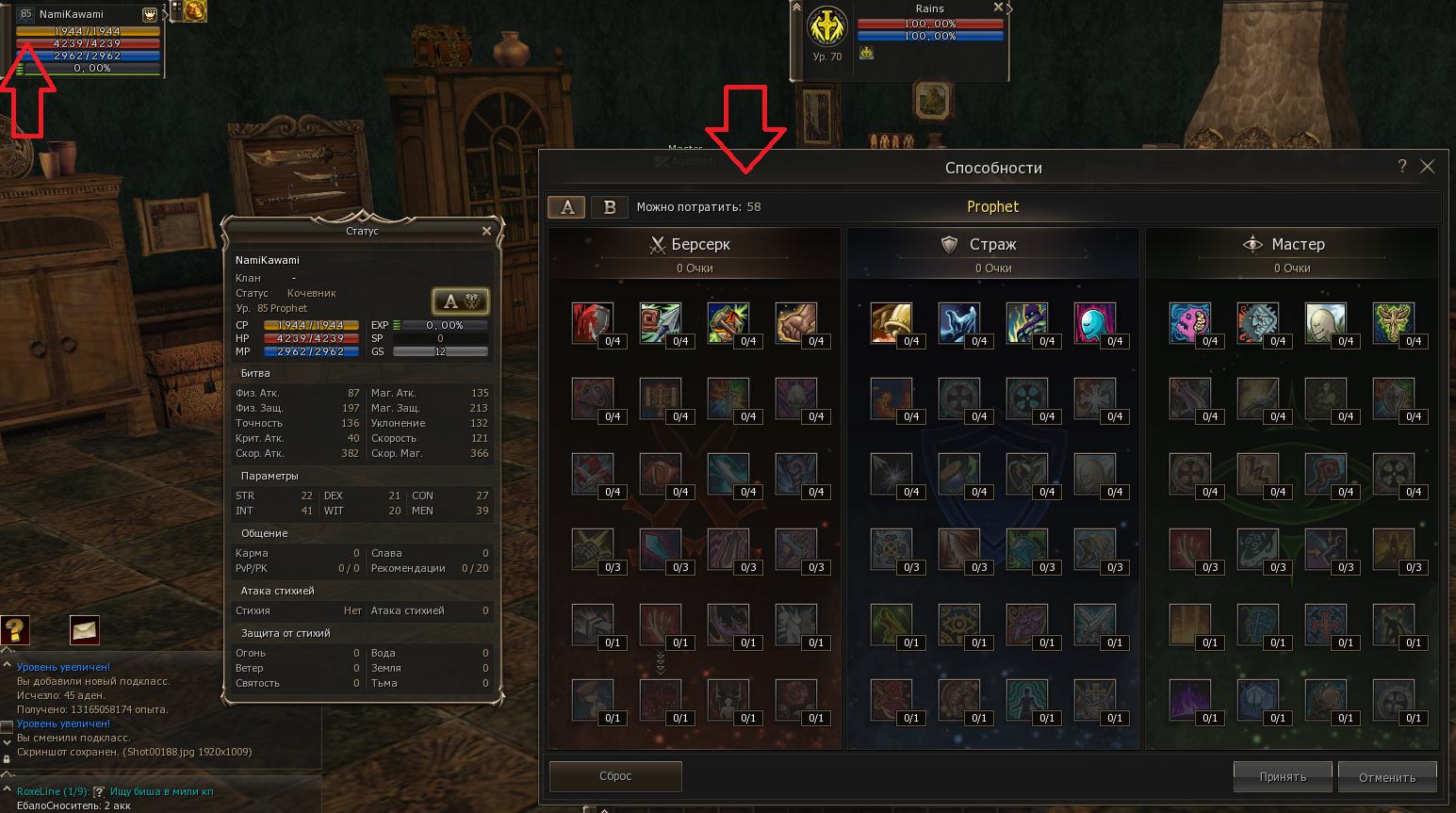The height and width of the screenshot is (813, 1456).
Task: Click the yellow question mark help icon
Action: (x=15, y=629)
